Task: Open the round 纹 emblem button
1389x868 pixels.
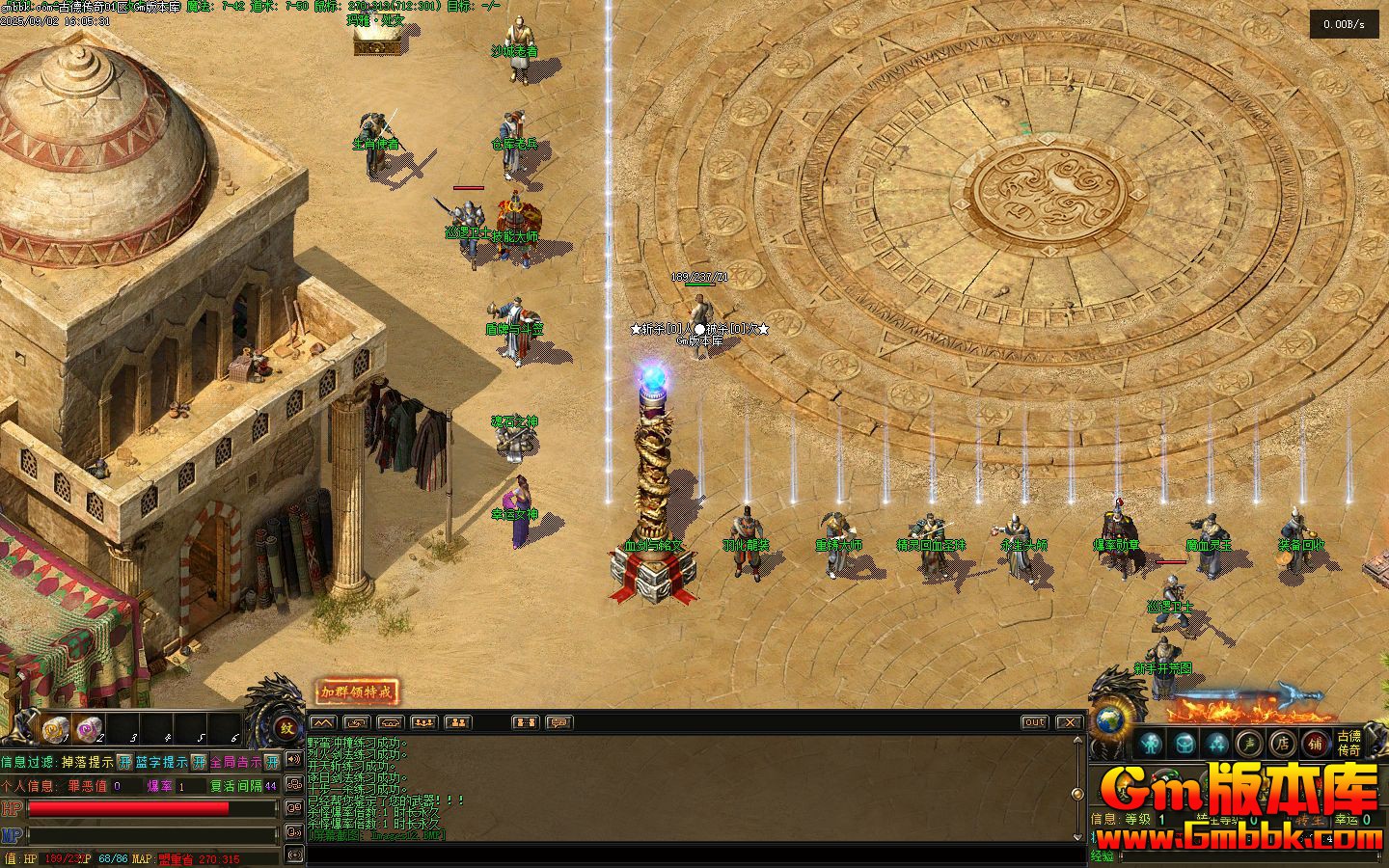Action: point(286,728)
